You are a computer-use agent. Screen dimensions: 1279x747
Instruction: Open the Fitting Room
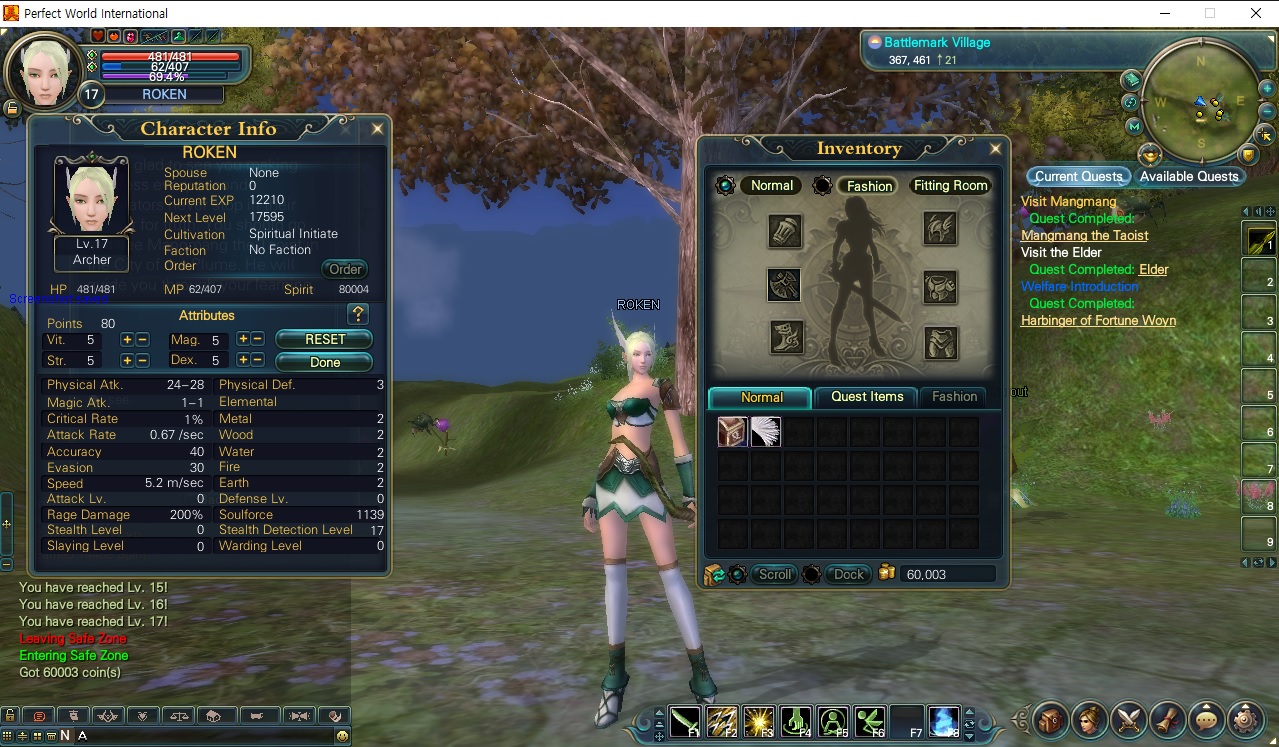[x=950, y=186]
